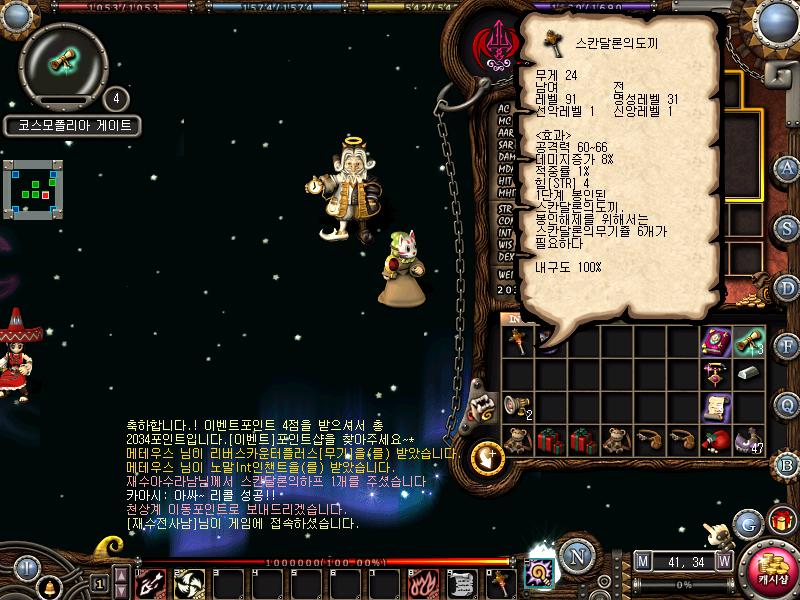
Task: Select the megaphone item stack
Action: point(516,405)
